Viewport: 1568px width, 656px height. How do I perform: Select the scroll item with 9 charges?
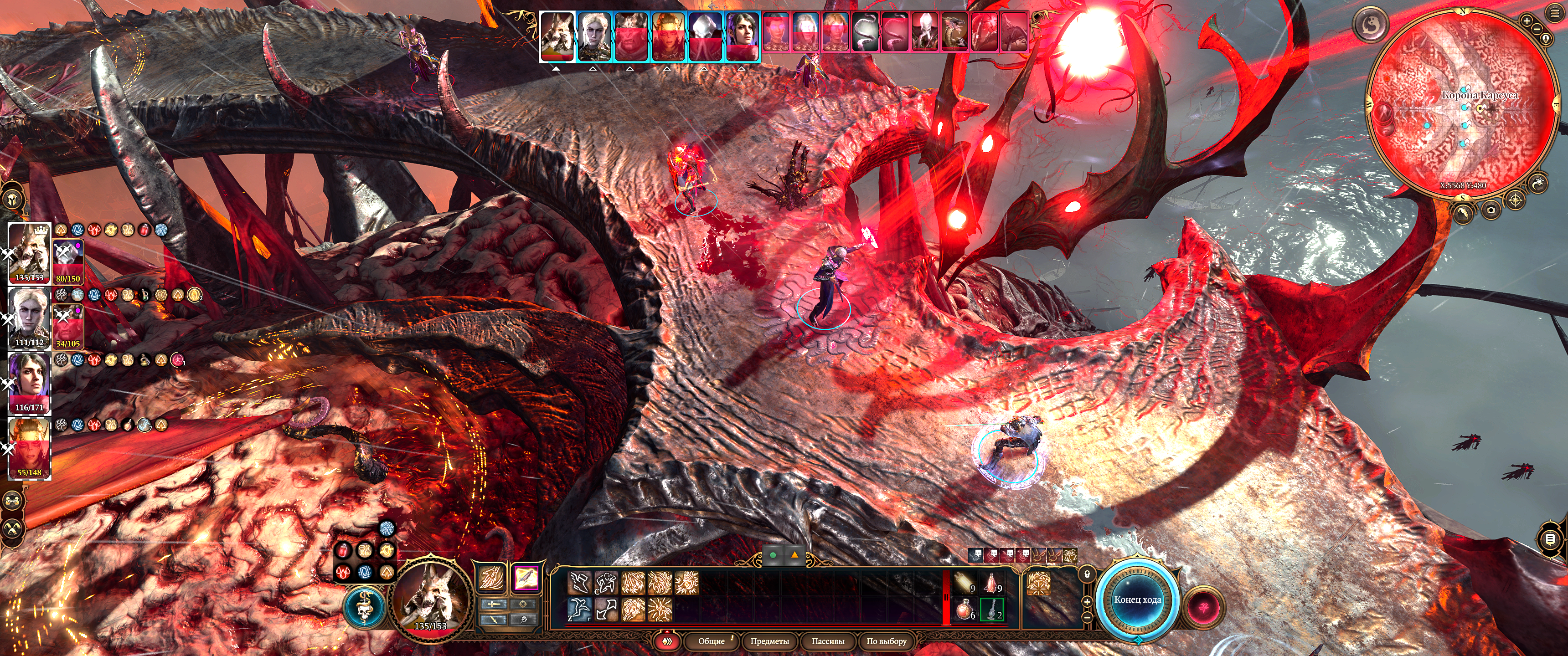click(964, 583)
